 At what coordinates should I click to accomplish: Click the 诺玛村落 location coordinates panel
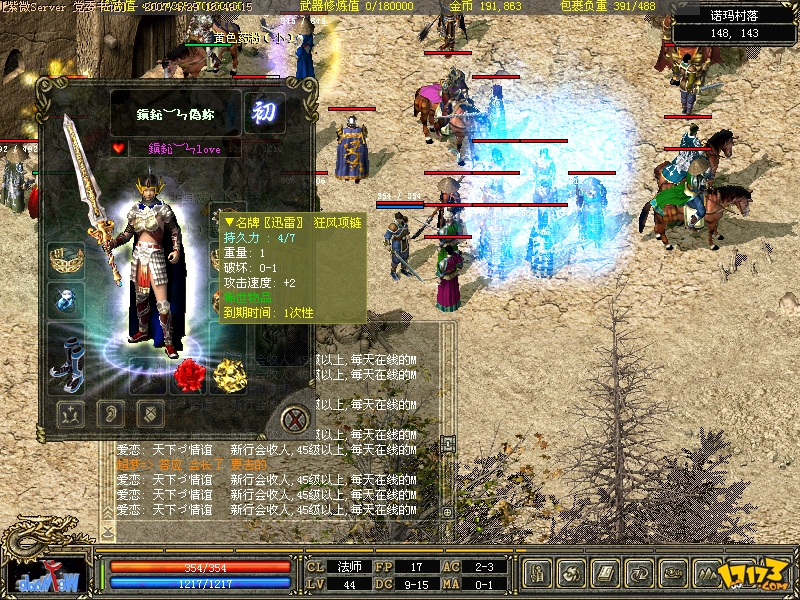coord(734,24)
